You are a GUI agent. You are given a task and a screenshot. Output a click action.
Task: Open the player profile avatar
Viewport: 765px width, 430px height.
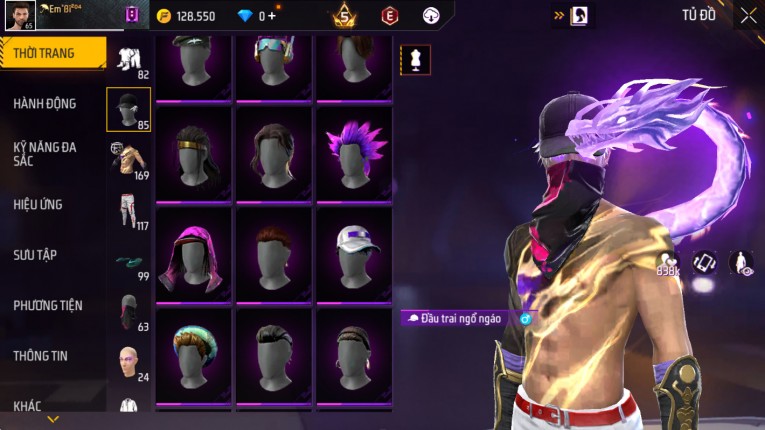[20, 16]
